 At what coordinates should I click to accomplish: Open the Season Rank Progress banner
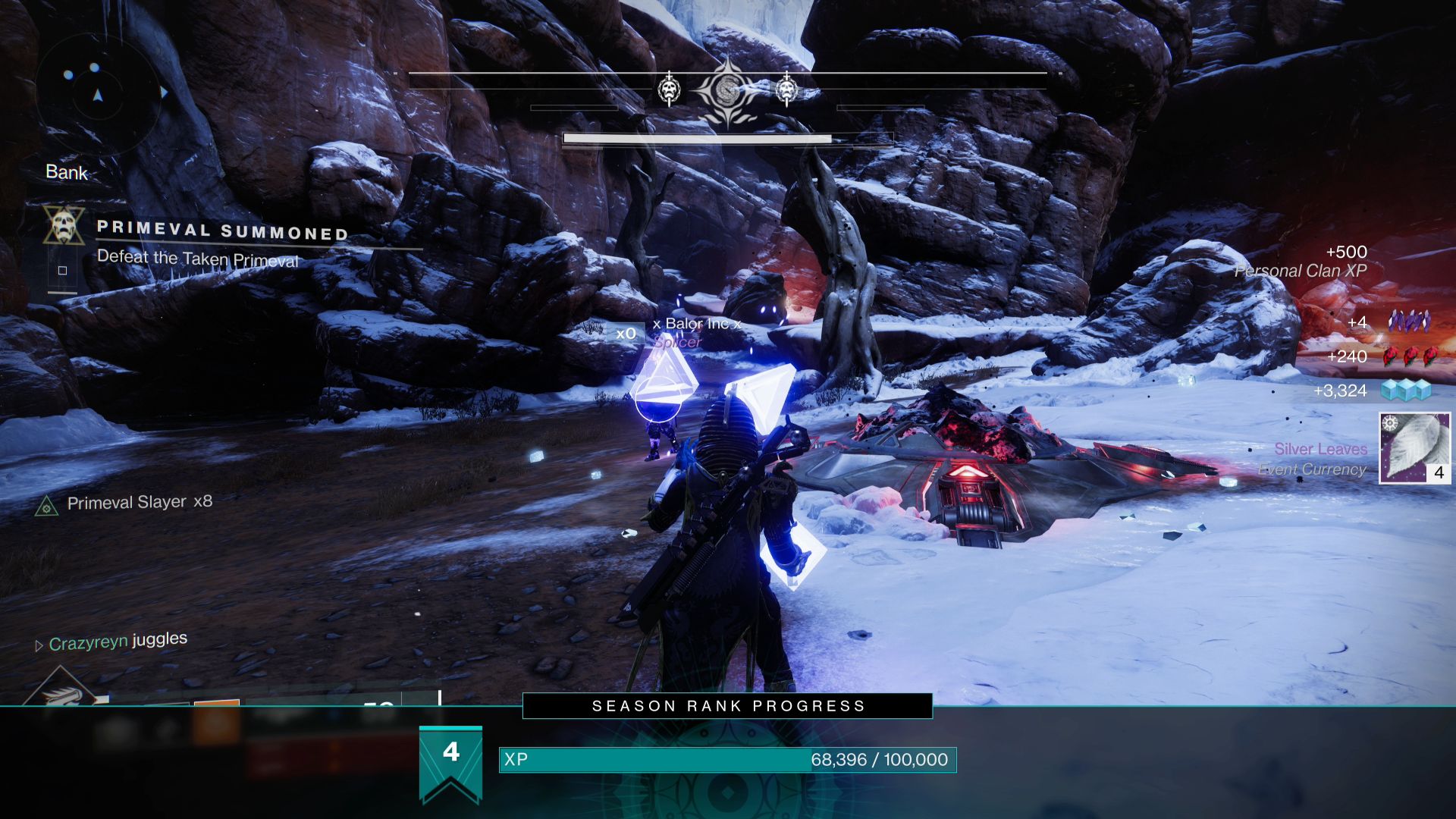(727, 706)
